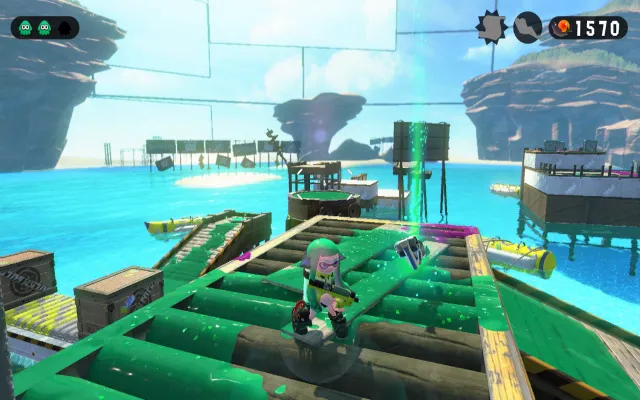Image resolution: width=640 pixels, height=400 pixels.
Task: Click the spiky burst icon
Action: [491, 27]
